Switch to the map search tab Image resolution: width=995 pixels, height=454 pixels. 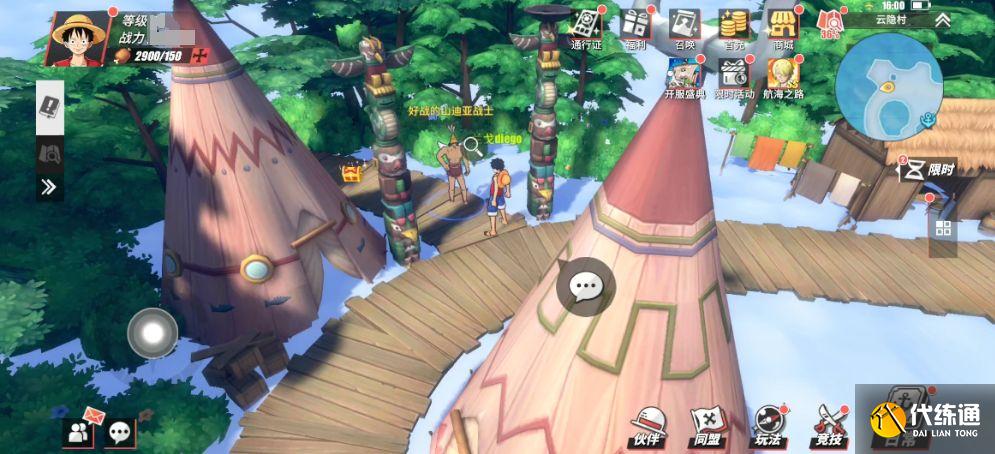point(50,151)
